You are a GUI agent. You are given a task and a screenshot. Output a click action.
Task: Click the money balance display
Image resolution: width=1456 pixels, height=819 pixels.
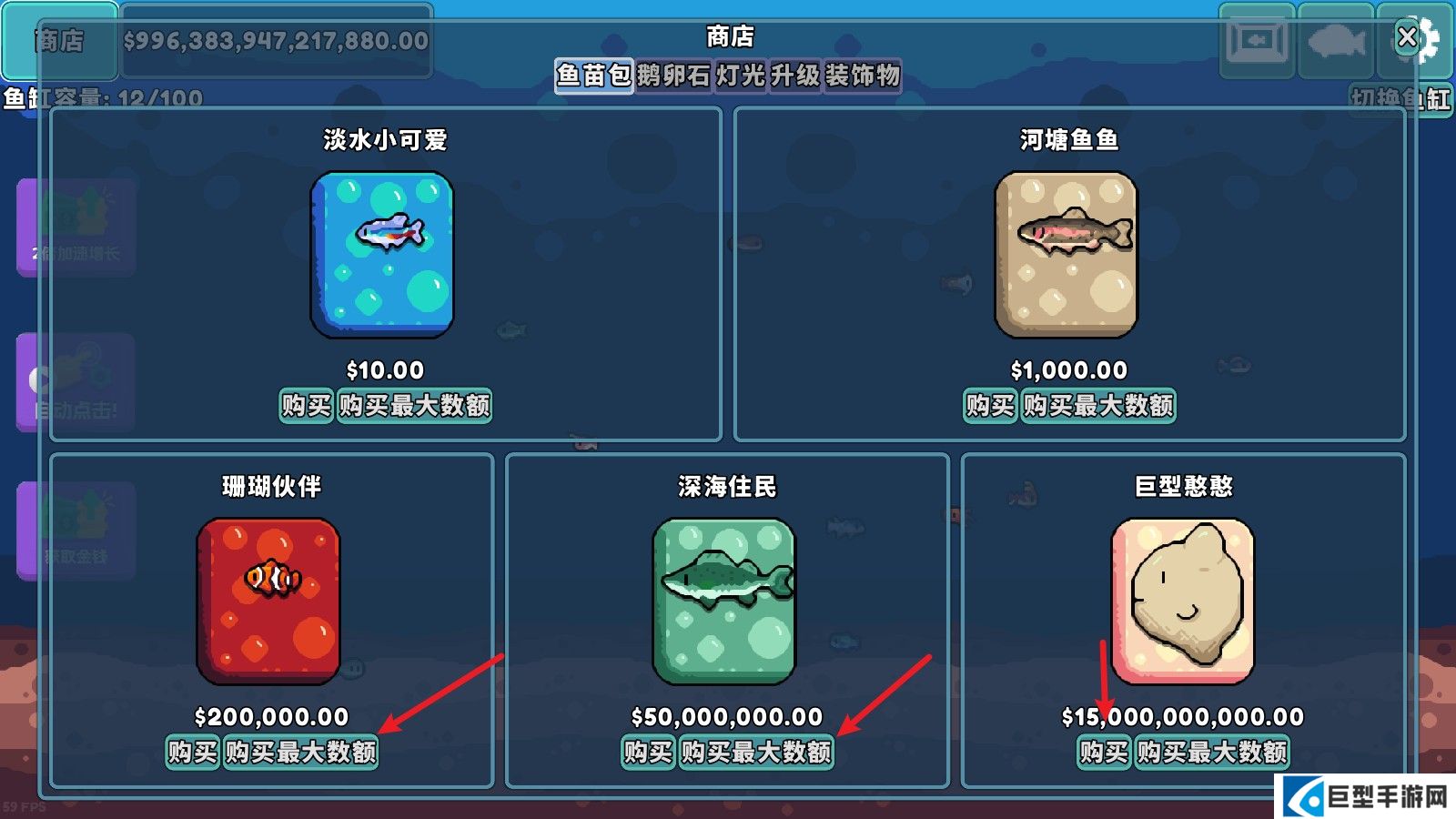click(273, 38)
